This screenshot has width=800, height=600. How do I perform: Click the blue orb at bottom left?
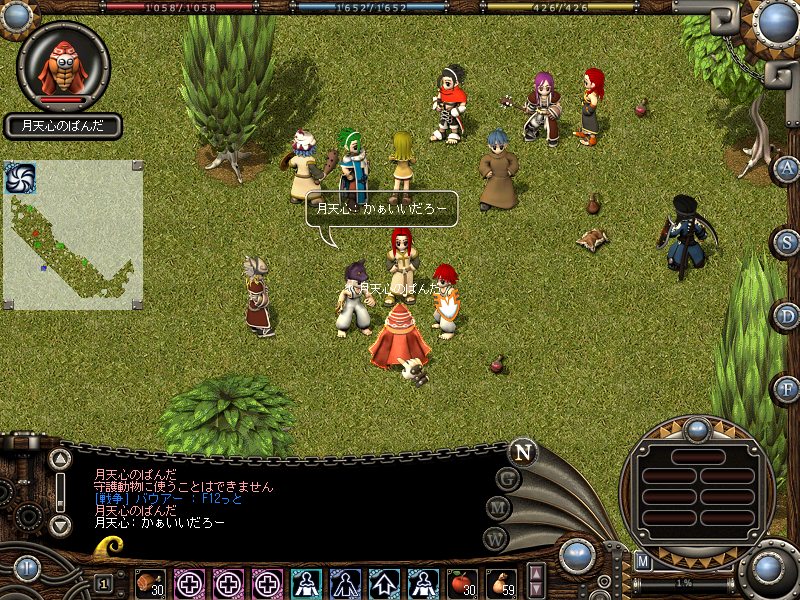[26, 569]
